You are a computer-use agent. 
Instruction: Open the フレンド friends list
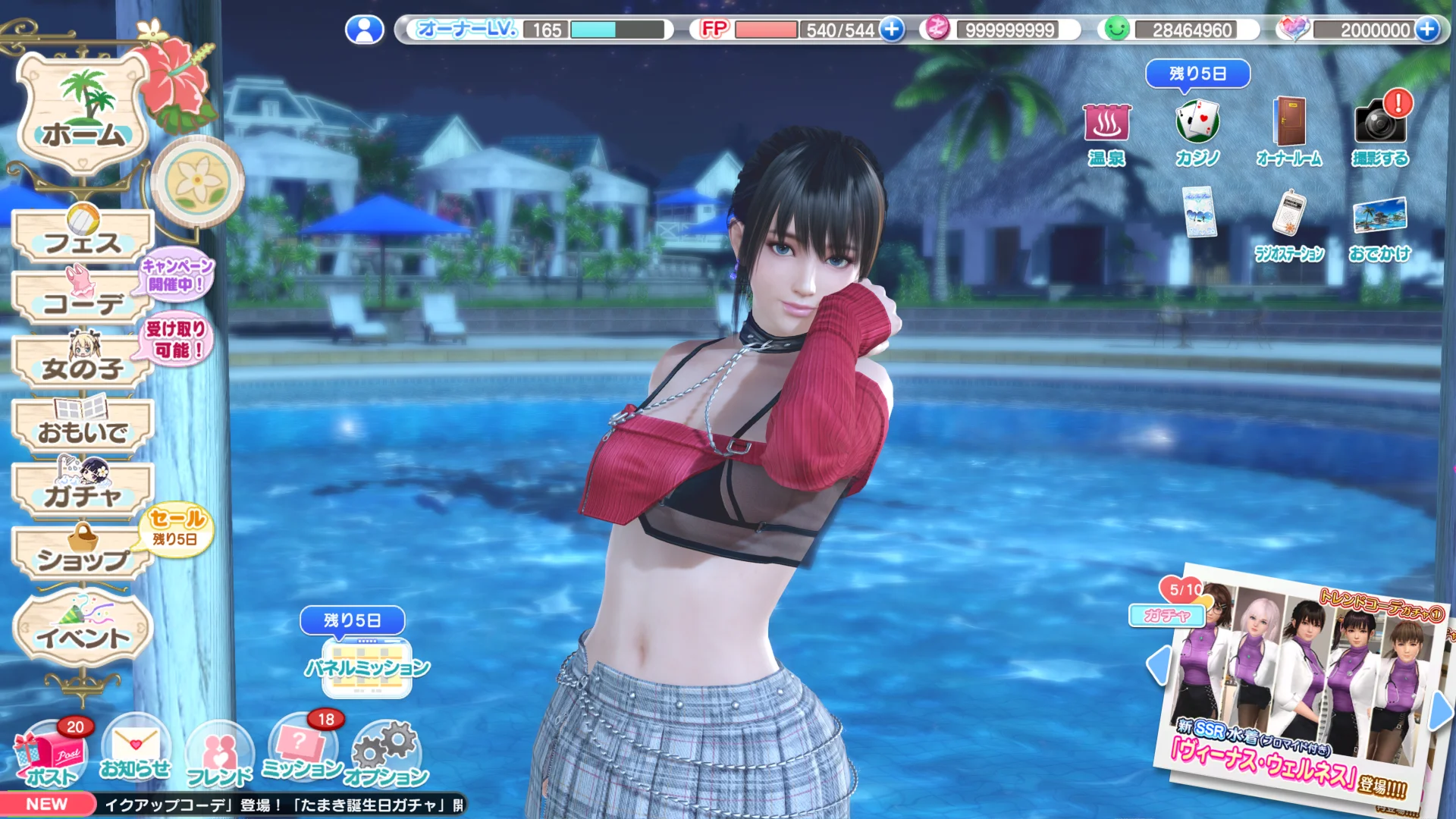pyautogui.click(x=218, y=756)
